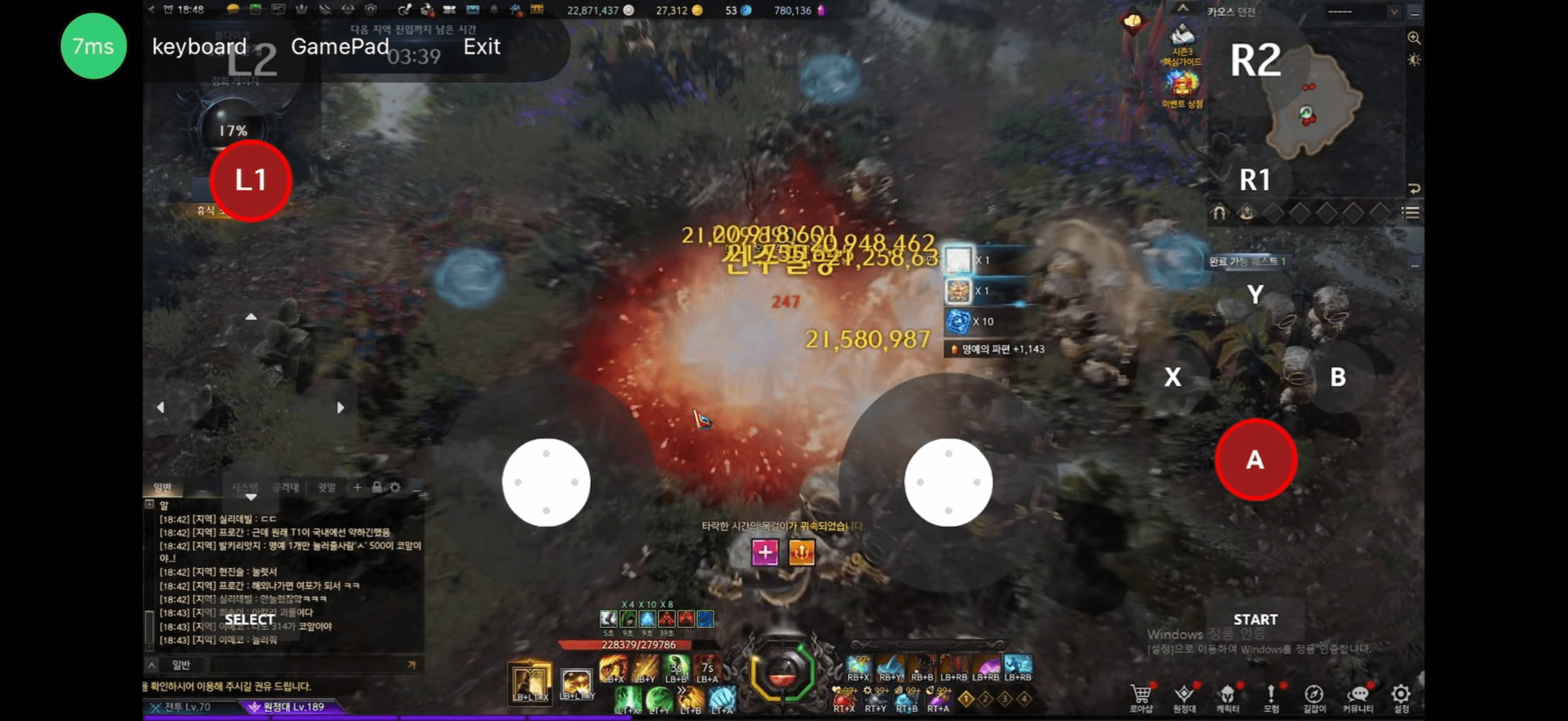Open the 로아샵 shopping cart menu
This screenshot has width=1568, height=721.
1140,696
